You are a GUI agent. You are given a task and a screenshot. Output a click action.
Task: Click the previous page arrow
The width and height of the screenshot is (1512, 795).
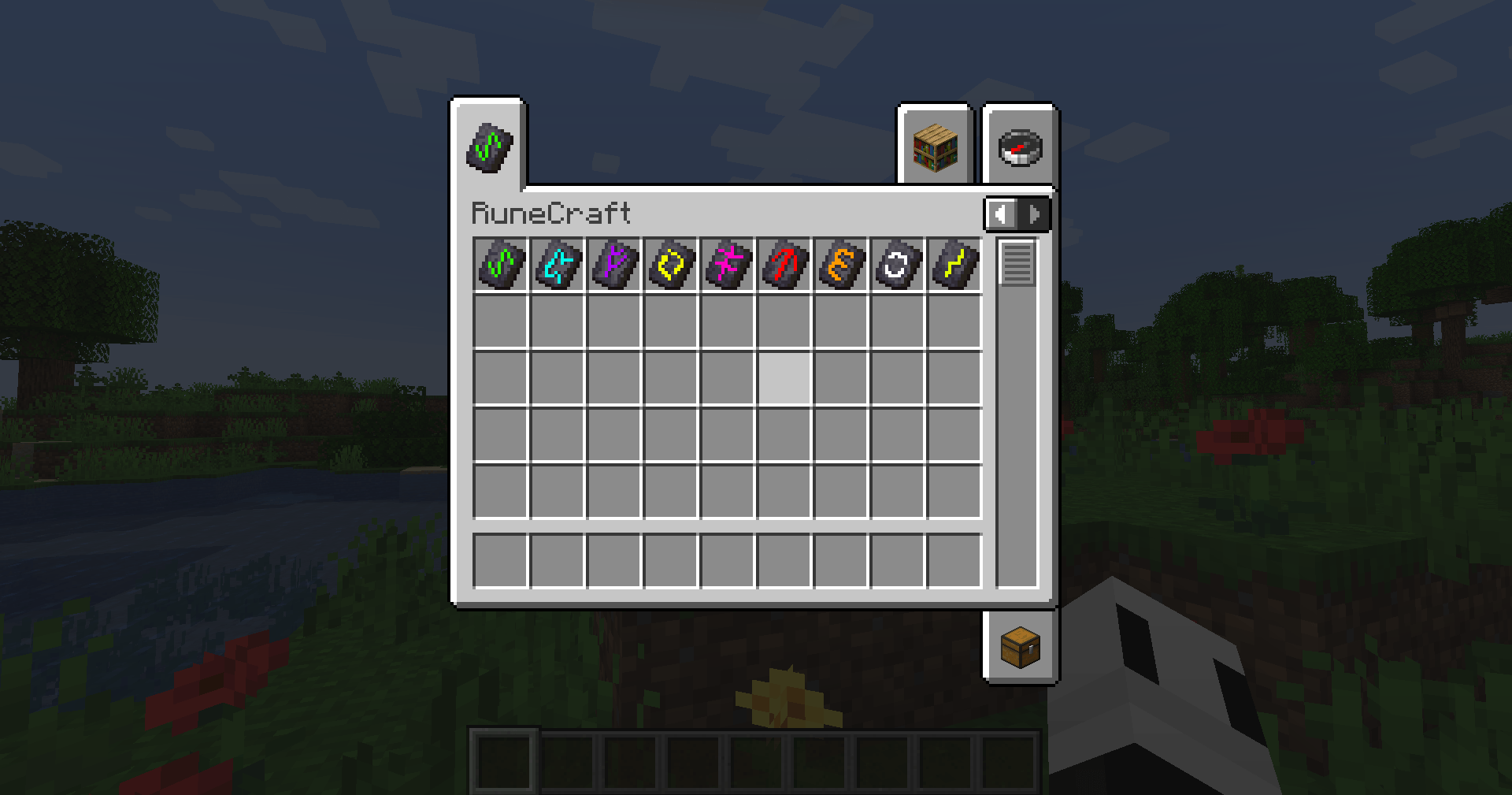[999, 212]
